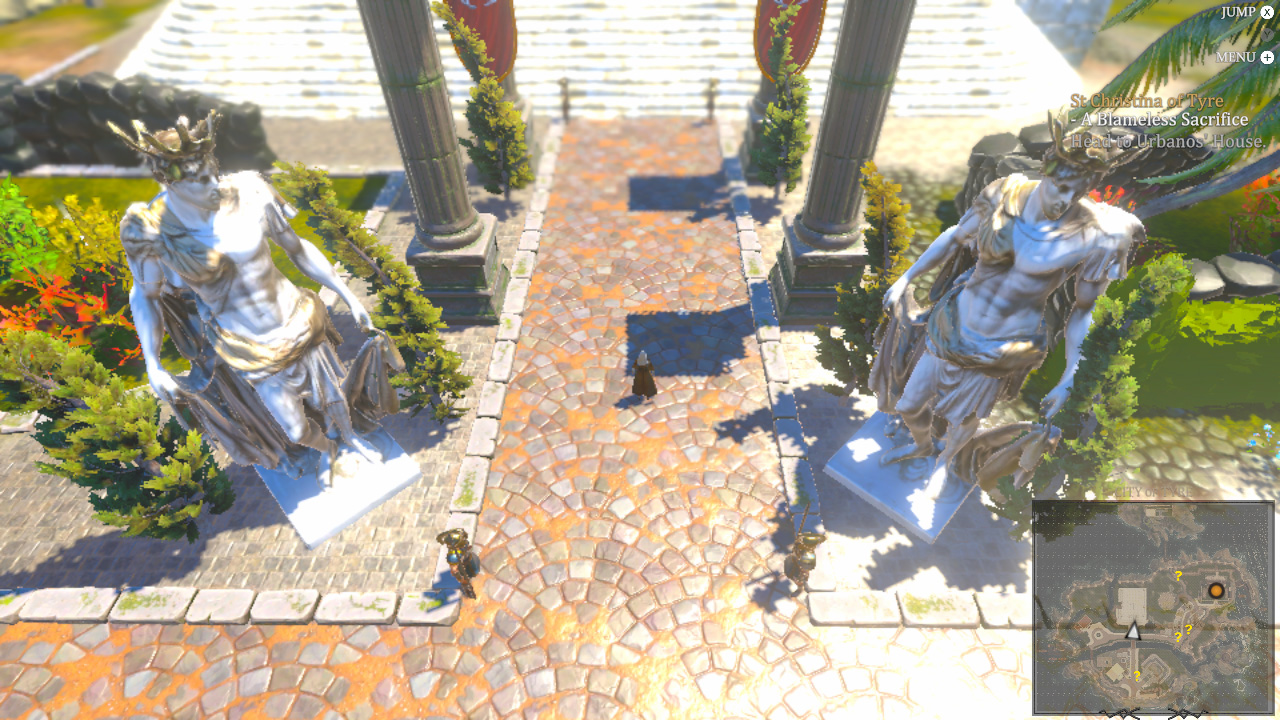This screenshot has width=1280, height=720.
Task: Click the white triangle player marker on the minimap
Action: pyautogui.click(x=1133, y=632)
